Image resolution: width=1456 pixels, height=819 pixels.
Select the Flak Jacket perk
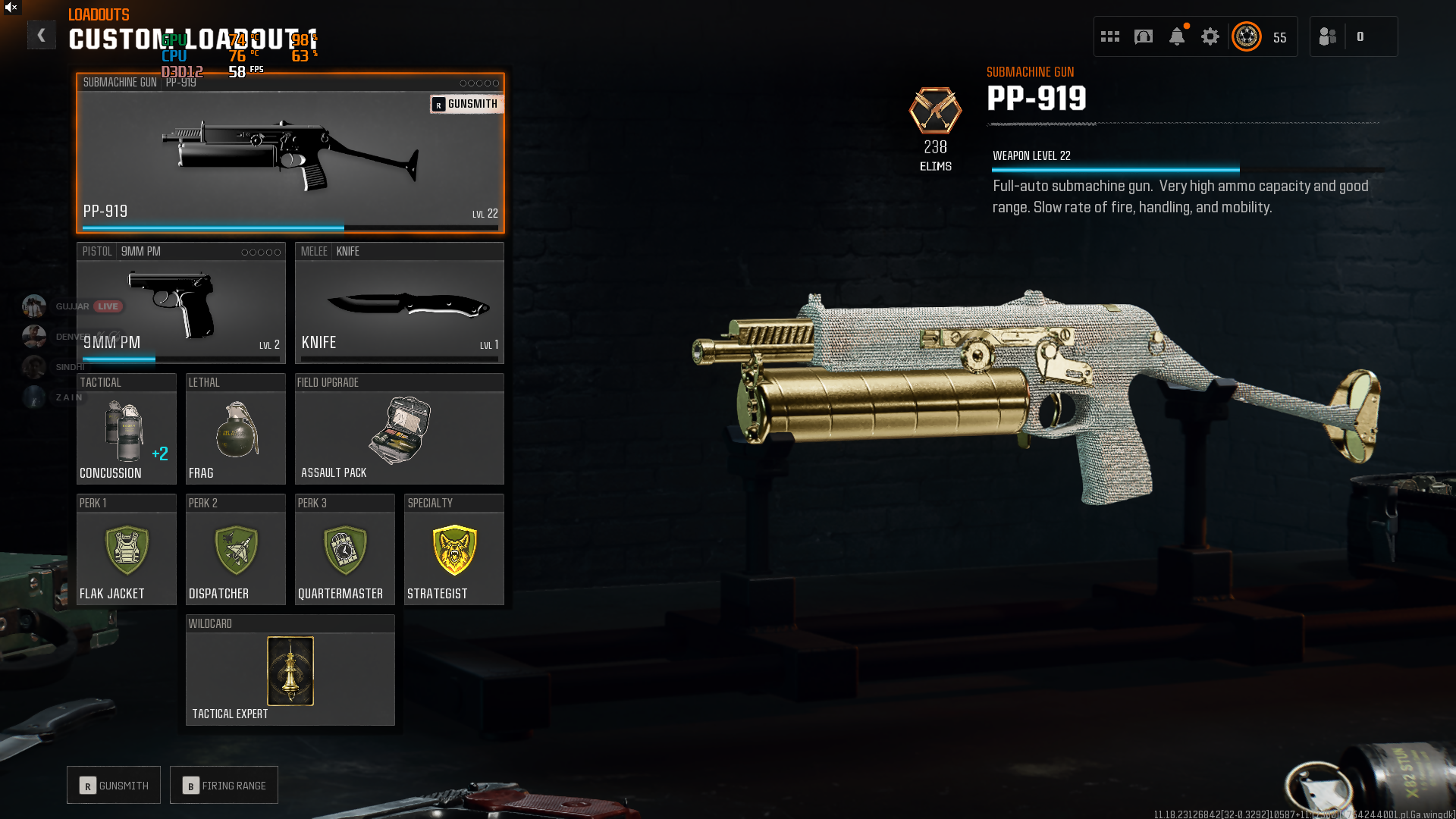click(x=126, y=550)
